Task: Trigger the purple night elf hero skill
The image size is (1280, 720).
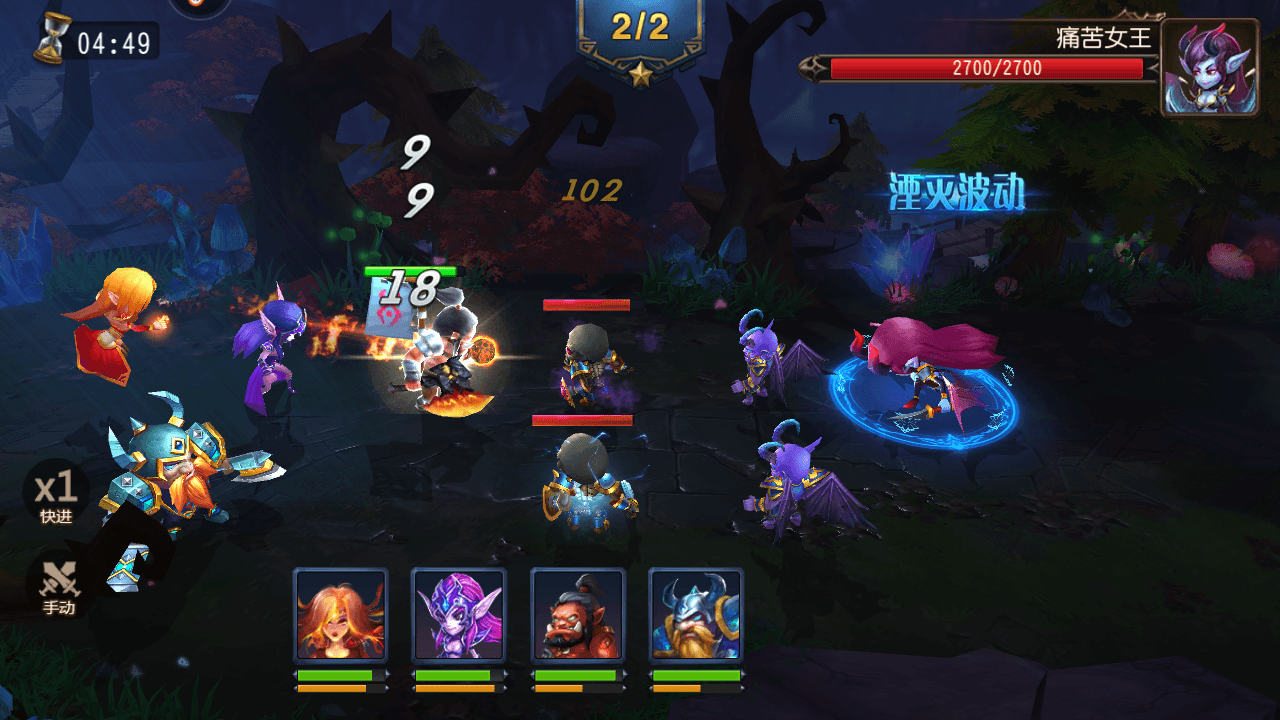Action: [x=458, y=614]
